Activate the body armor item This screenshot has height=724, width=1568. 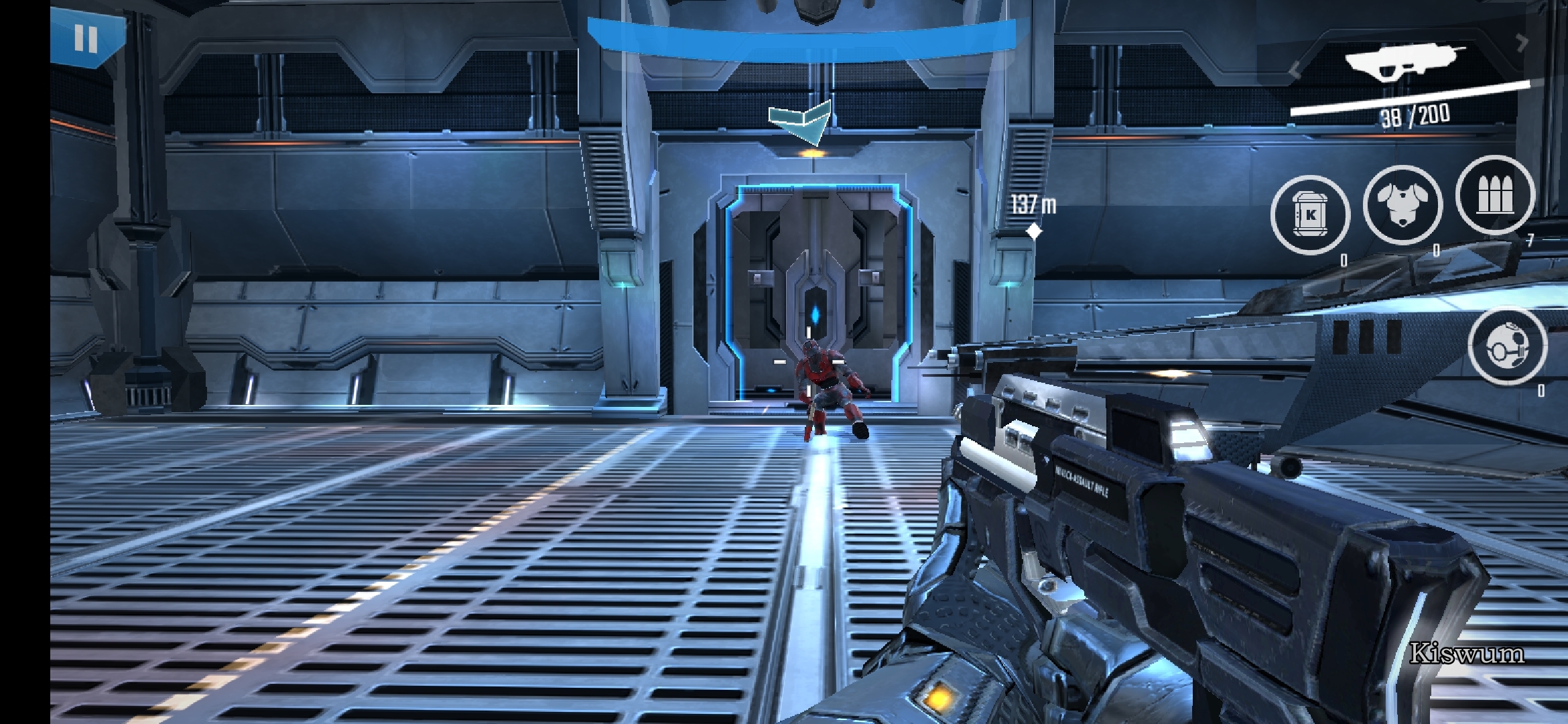pos(1402,204)
